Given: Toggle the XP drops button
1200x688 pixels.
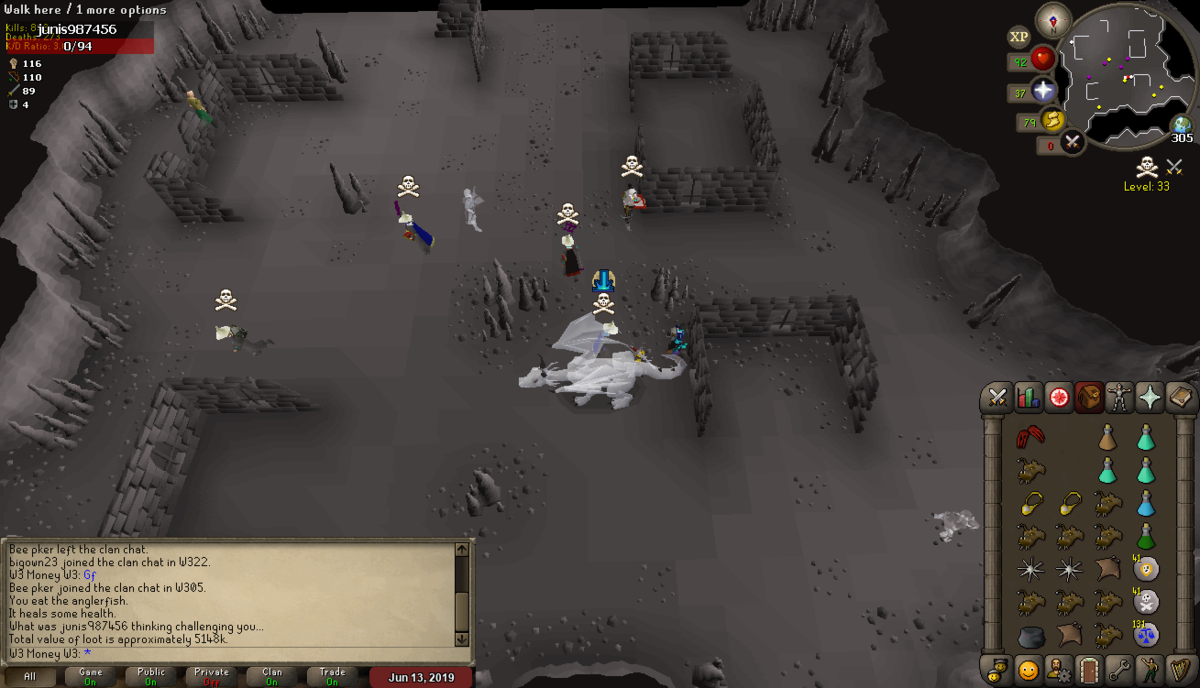Looking at the screenshot, I should pos(1019,37).
